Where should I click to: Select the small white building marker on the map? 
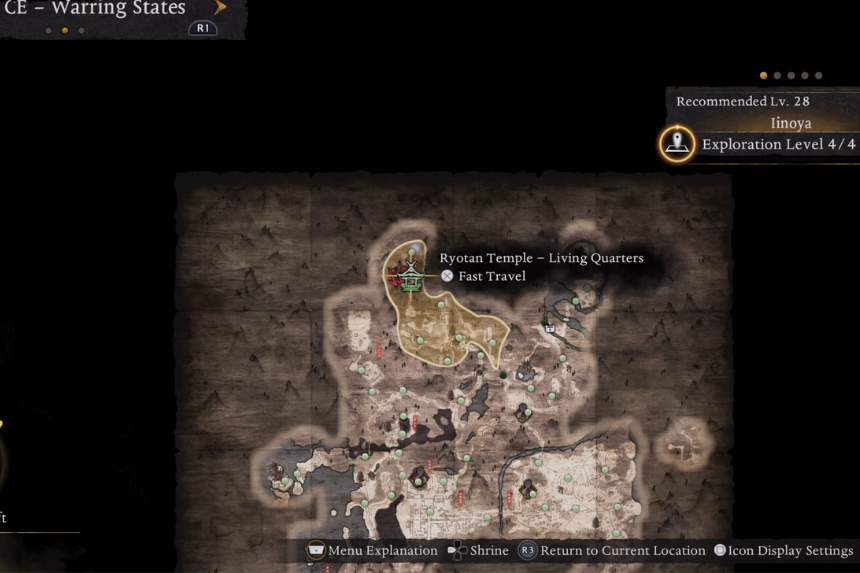coord(549,327)
